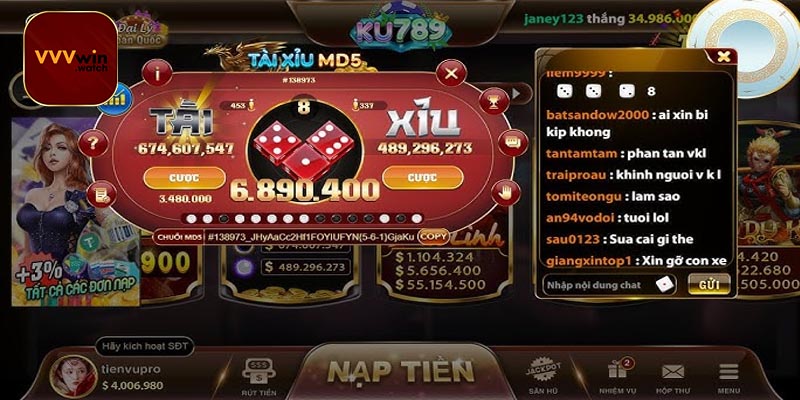Screen dimensions: 800x400
Task: Send the chat message with Gửi
Action: click(x=708, y=285)
